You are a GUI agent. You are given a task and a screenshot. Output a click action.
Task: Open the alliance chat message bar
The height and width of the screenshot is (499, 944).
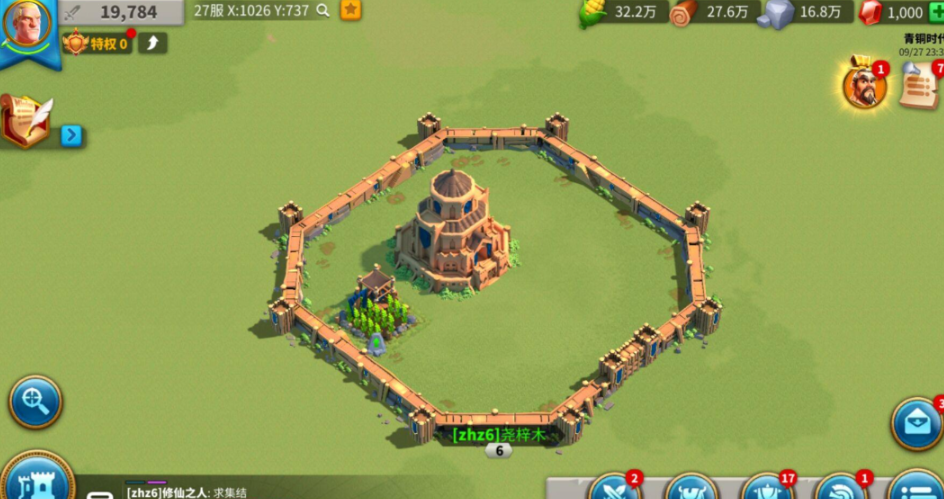300,492
